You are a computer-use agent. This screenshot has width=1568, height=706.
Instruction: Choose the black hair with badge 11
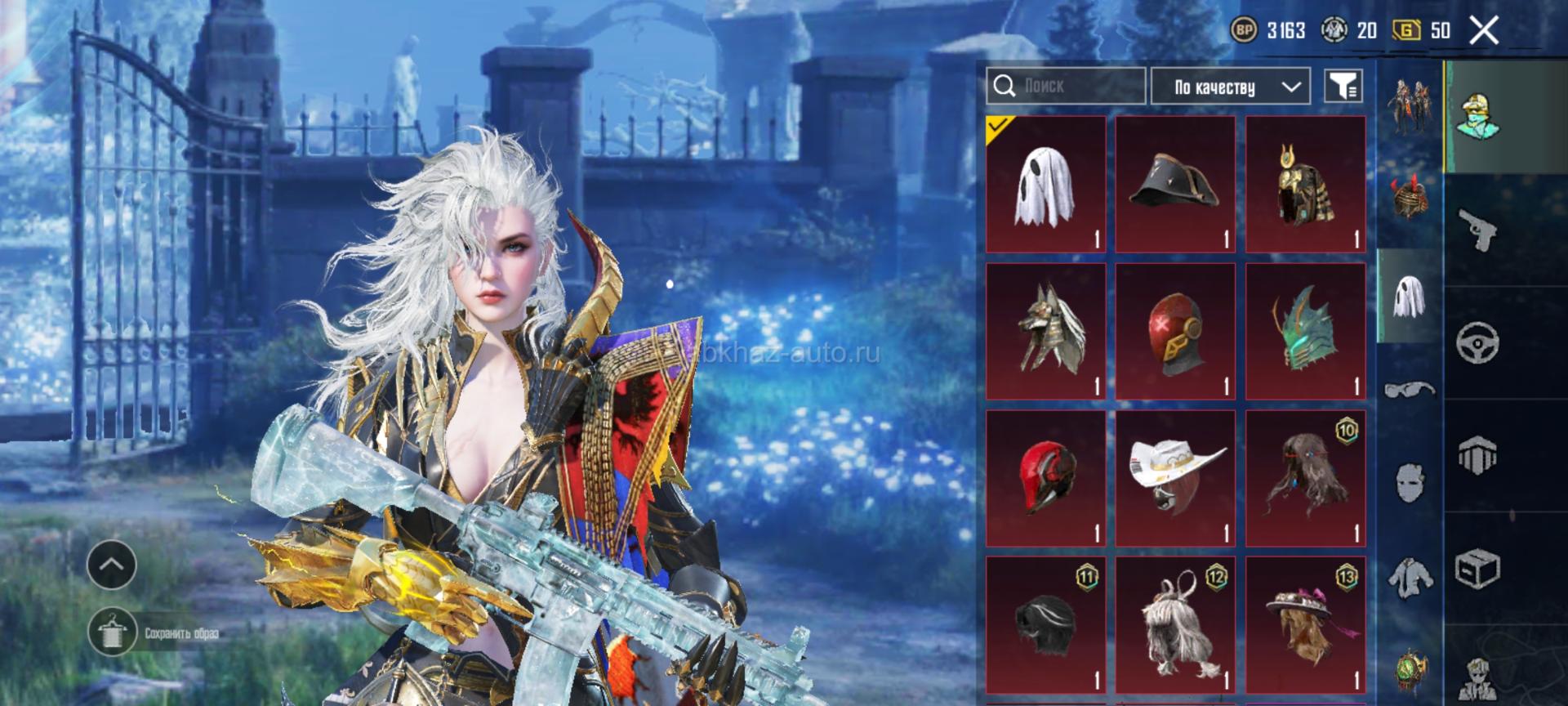coord(1045,625)
